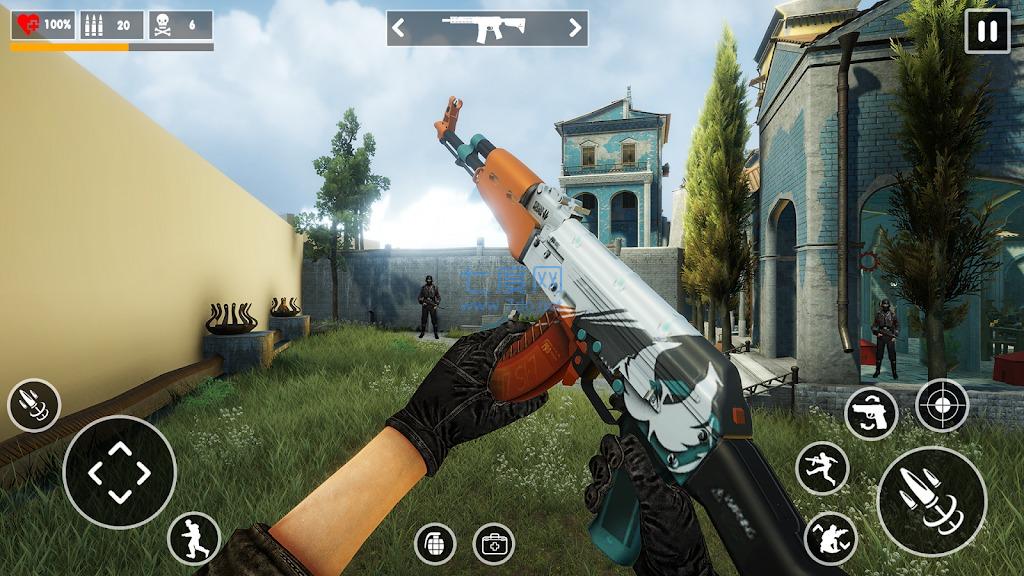Use the medkit
1024x576 pixels.
[494, 543]
